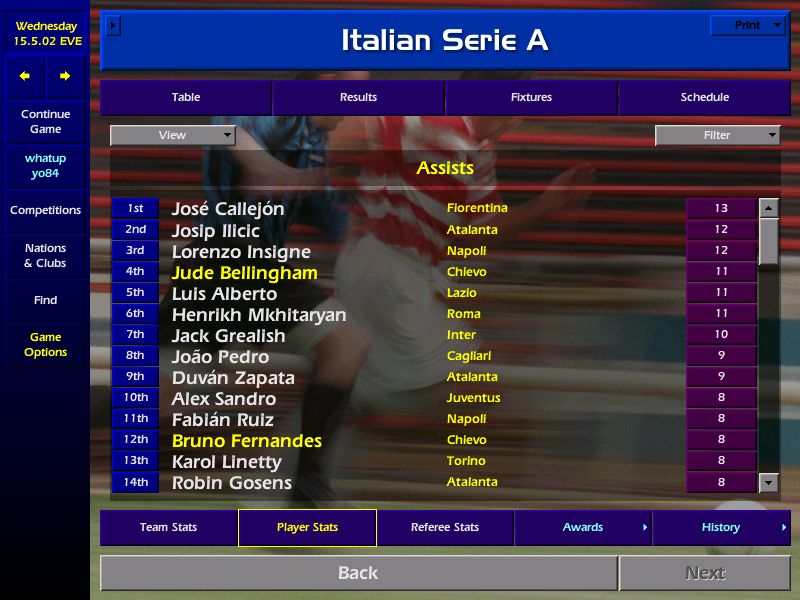Click the left navigation arrow

click(25, 76)
